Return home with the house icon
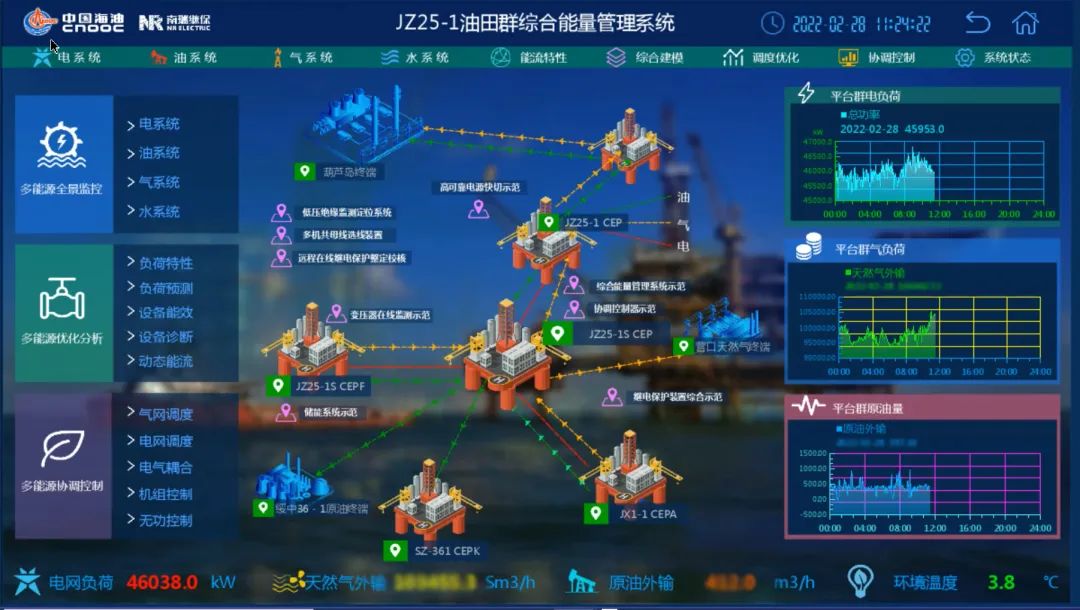This screenshot has width=1080, height=610. [x=1025, y=23]
